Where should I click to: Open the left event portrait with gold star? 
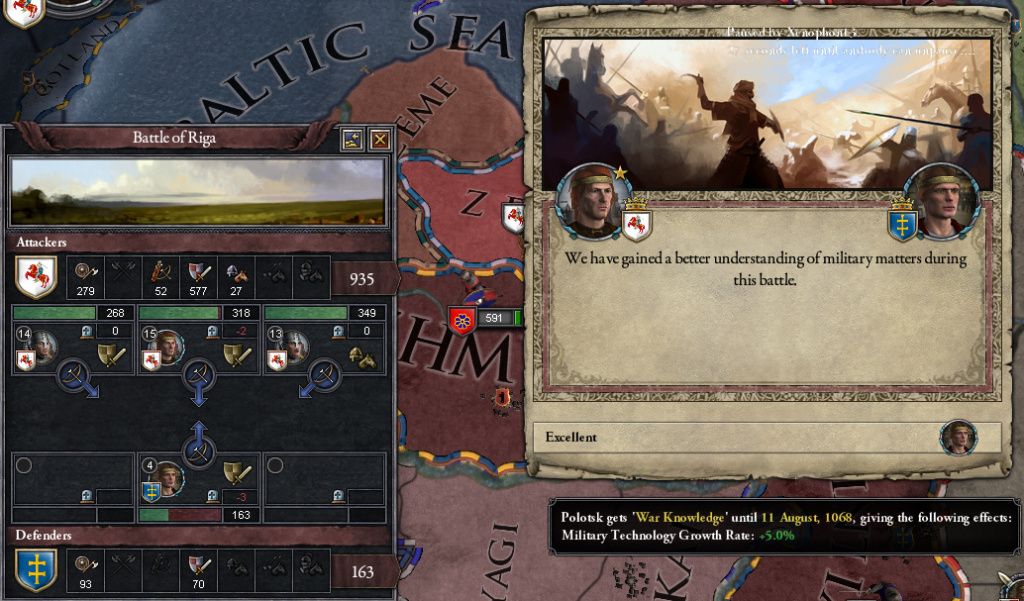[593, 200]
